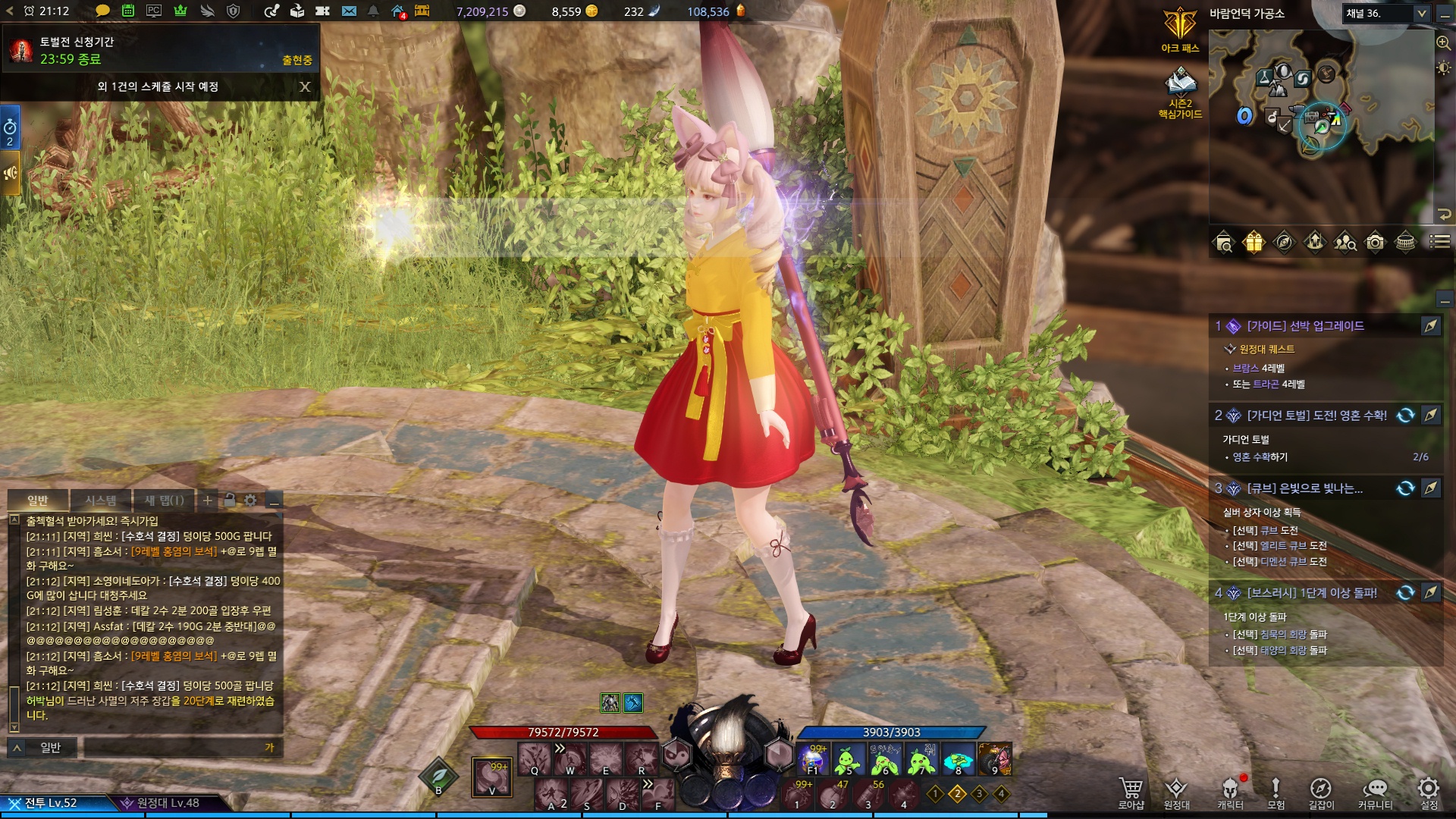This screenshot has height=819, width=1456.
Task: Open the mail envelope icon
Action: (x=349, y=11)
